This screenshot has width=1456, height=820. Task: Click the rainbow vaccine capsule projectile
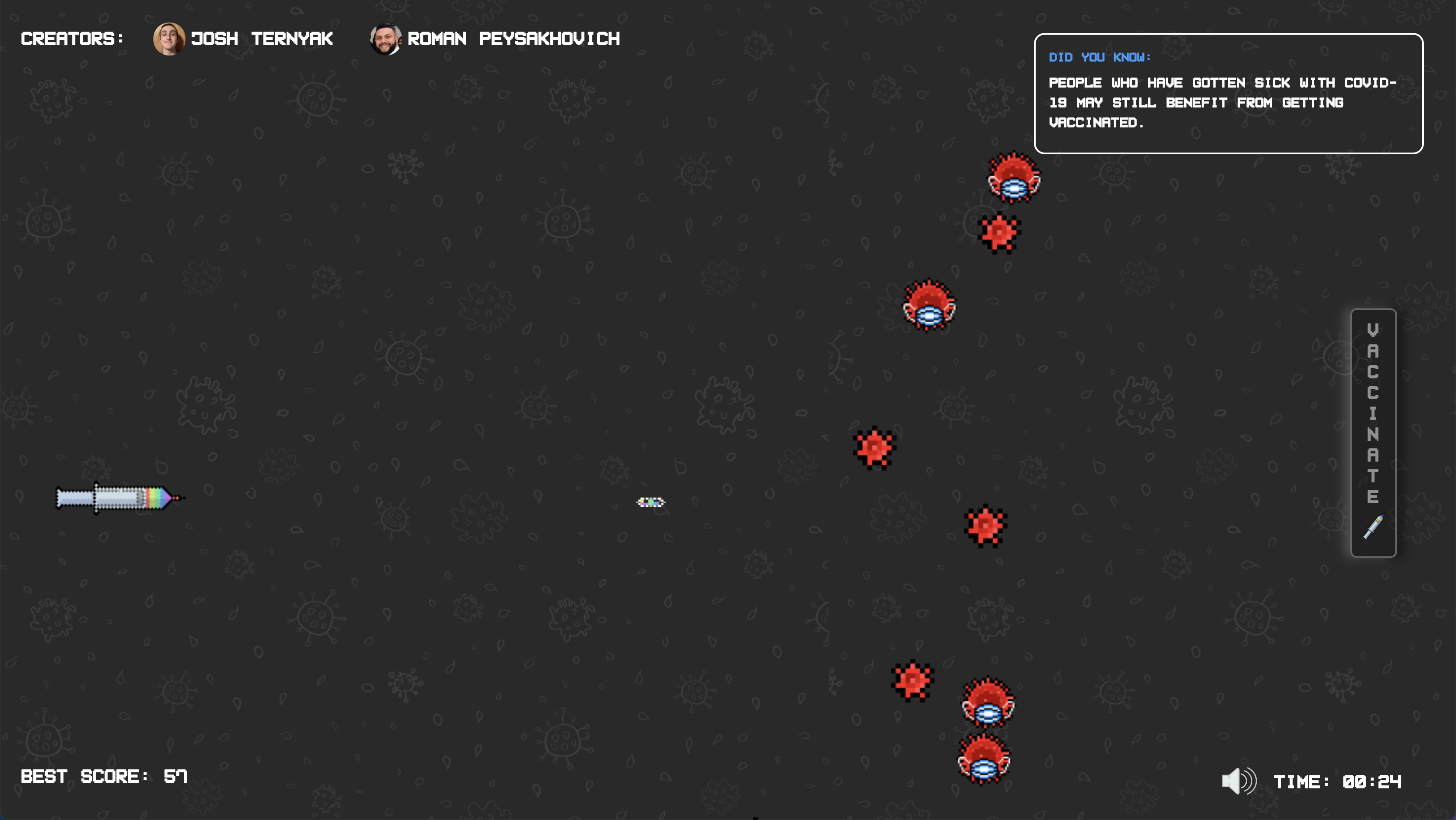[651, 502]
